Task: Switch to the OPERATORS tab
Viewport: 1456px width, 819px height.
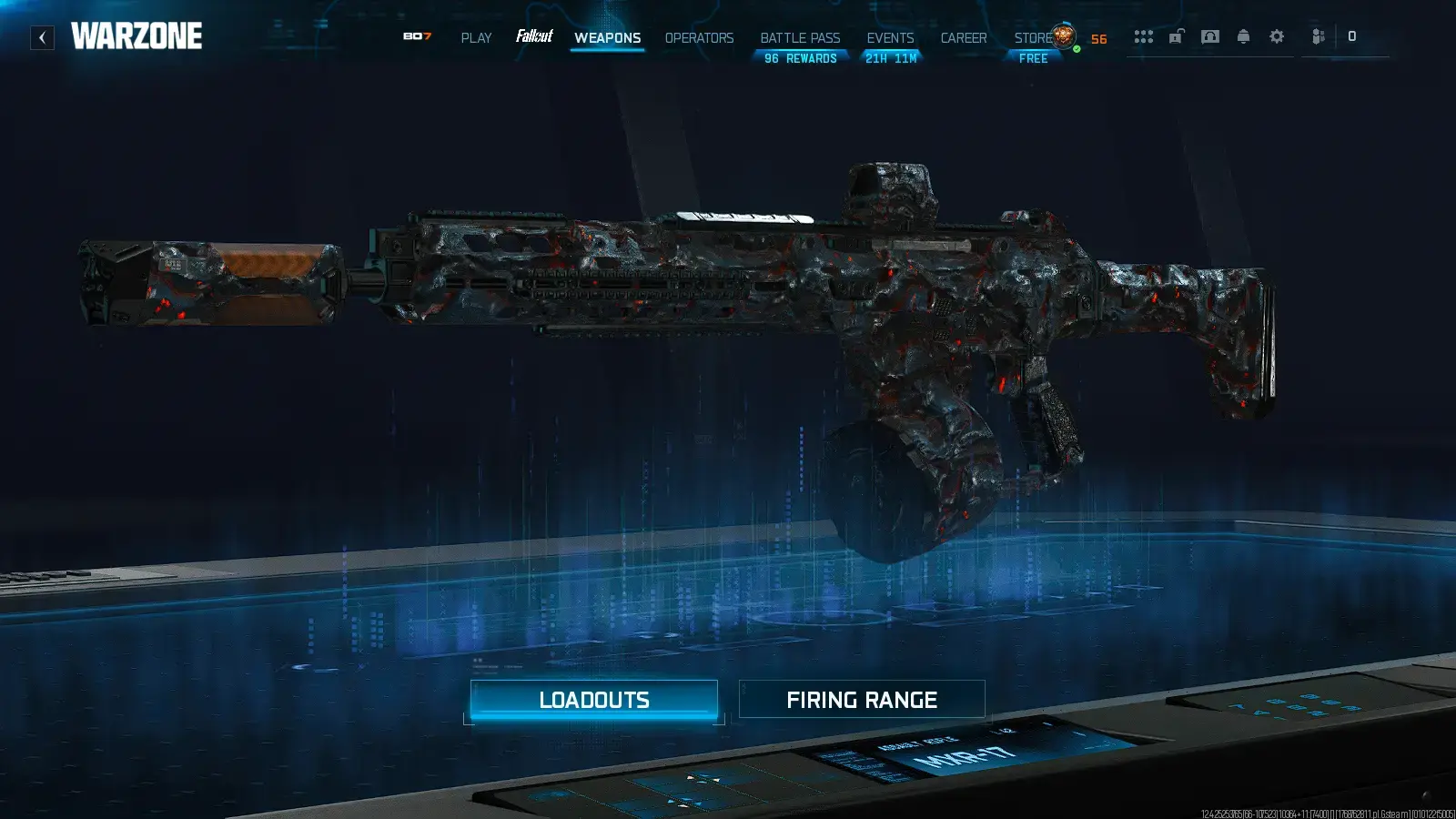Action: (x=699, y=38)
